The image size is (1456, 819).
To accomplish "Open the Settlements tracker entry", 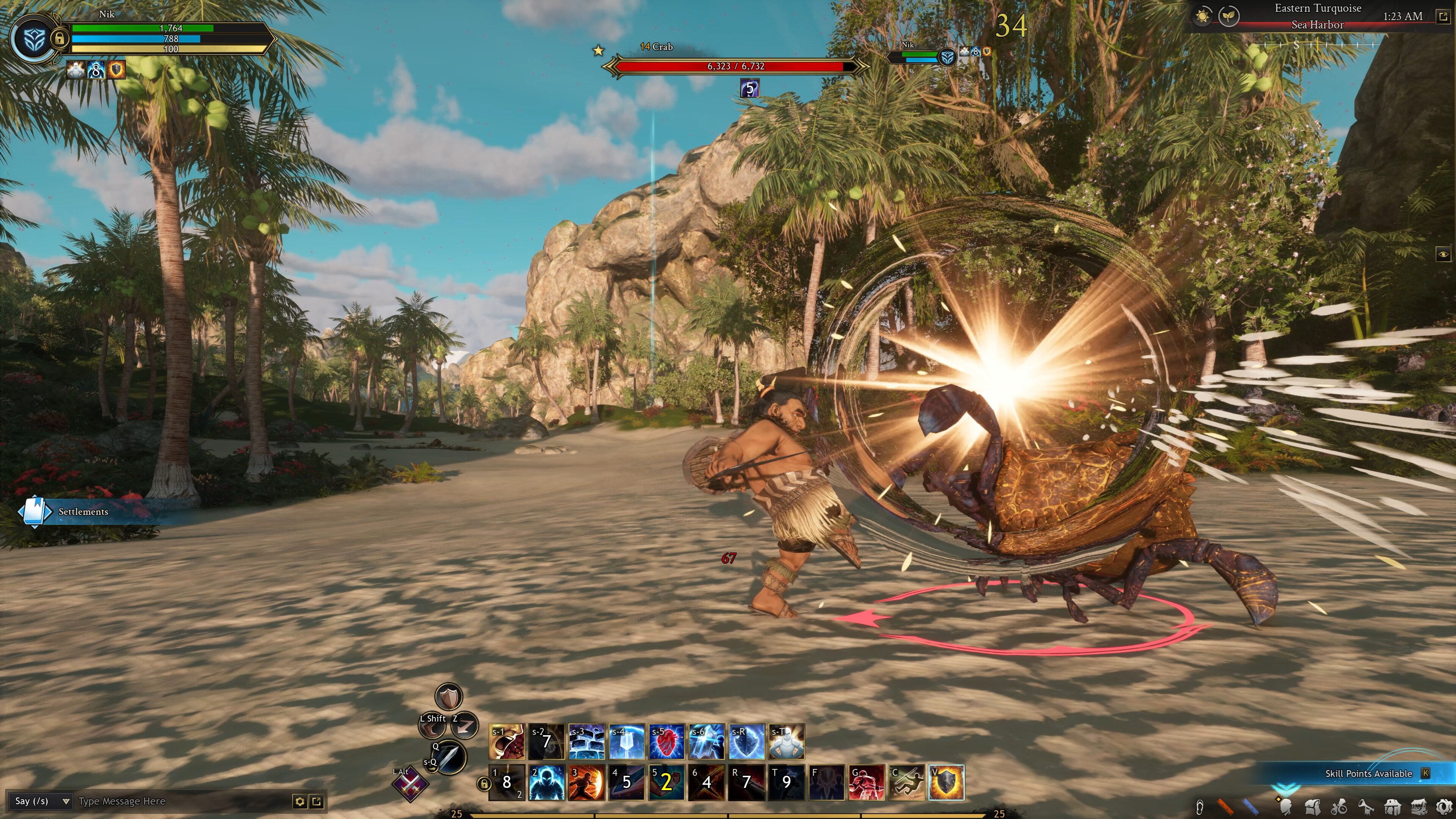I will (83, 511).
